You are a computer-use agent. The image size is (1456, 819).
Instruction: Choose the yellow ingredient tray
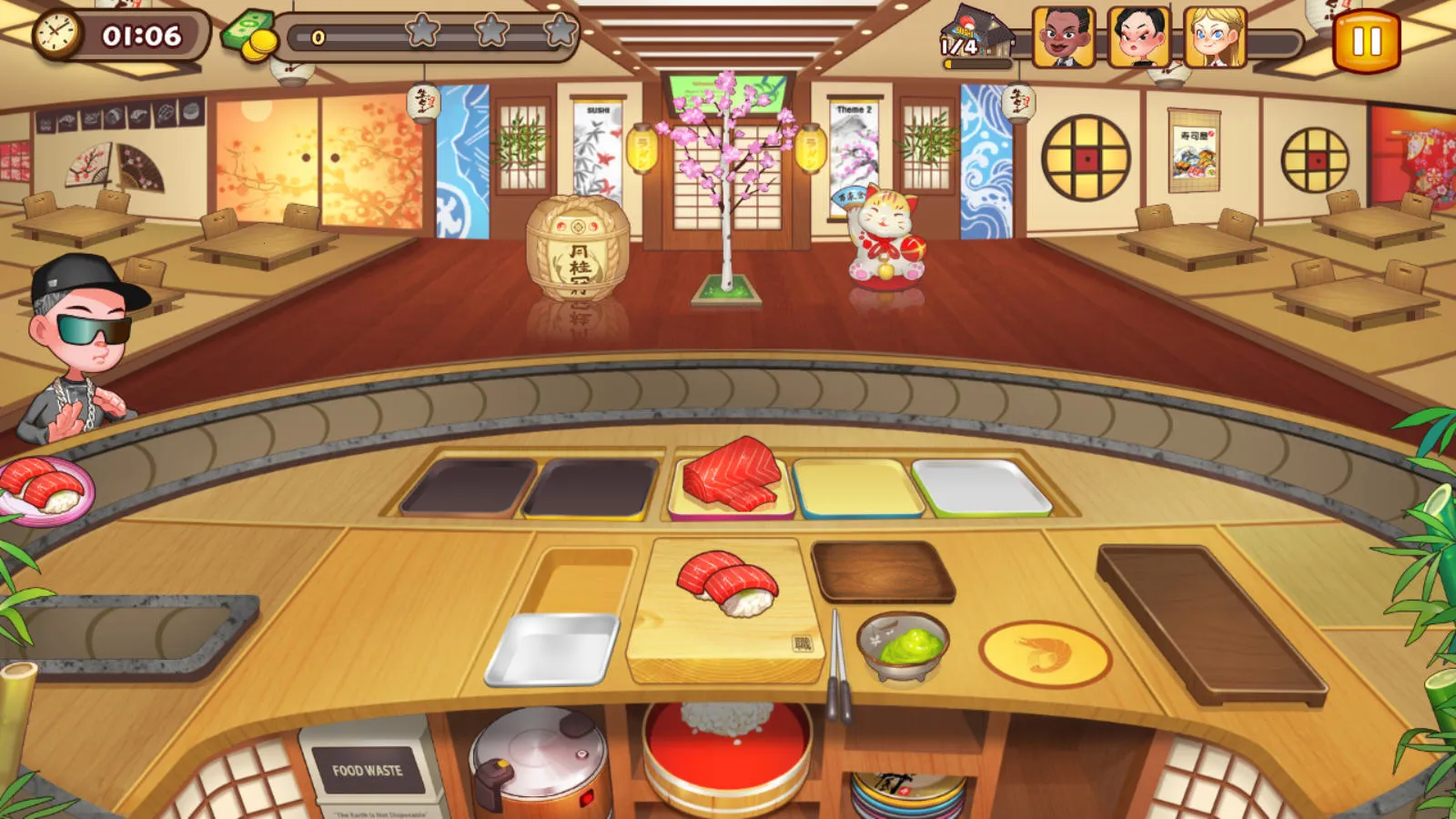[856, 489]
